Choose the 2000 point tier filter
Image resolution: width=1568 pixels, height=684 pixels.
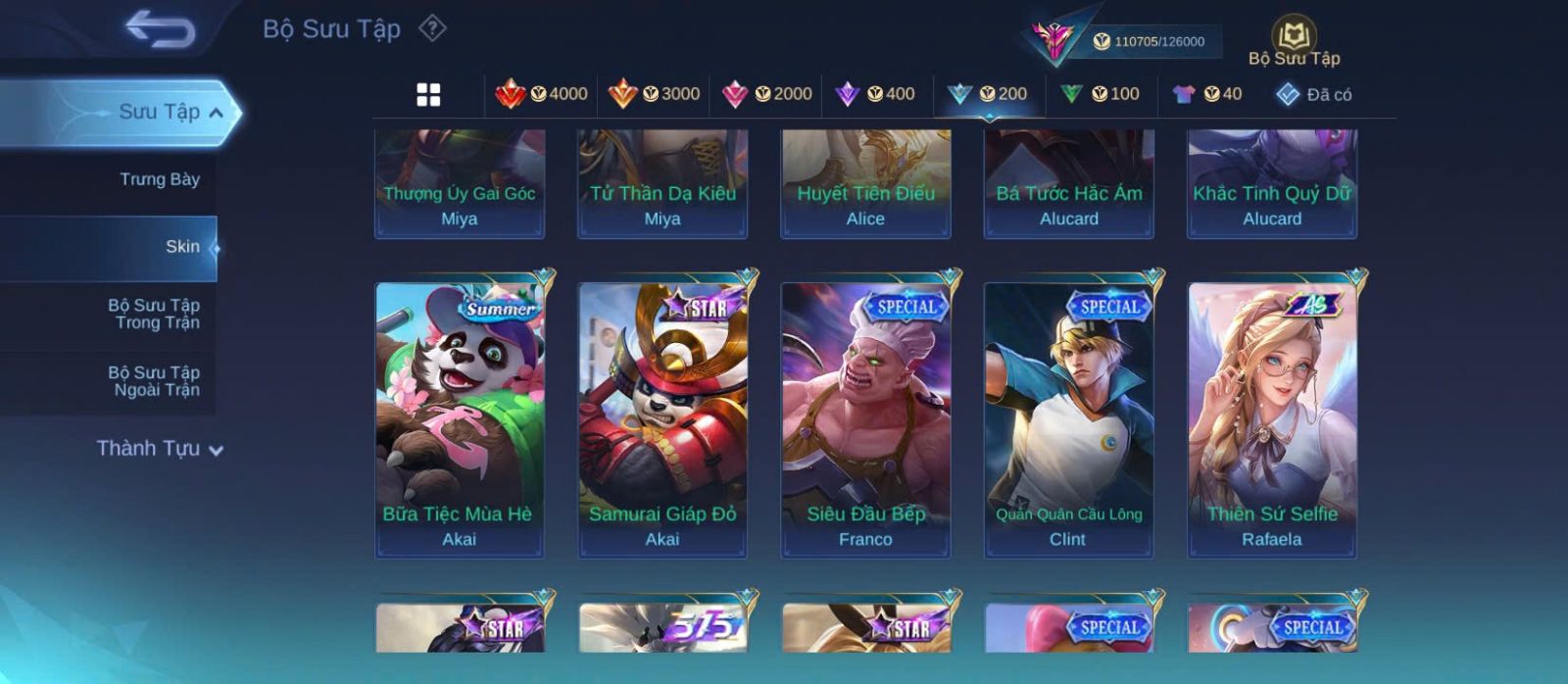tap(766, 94)
